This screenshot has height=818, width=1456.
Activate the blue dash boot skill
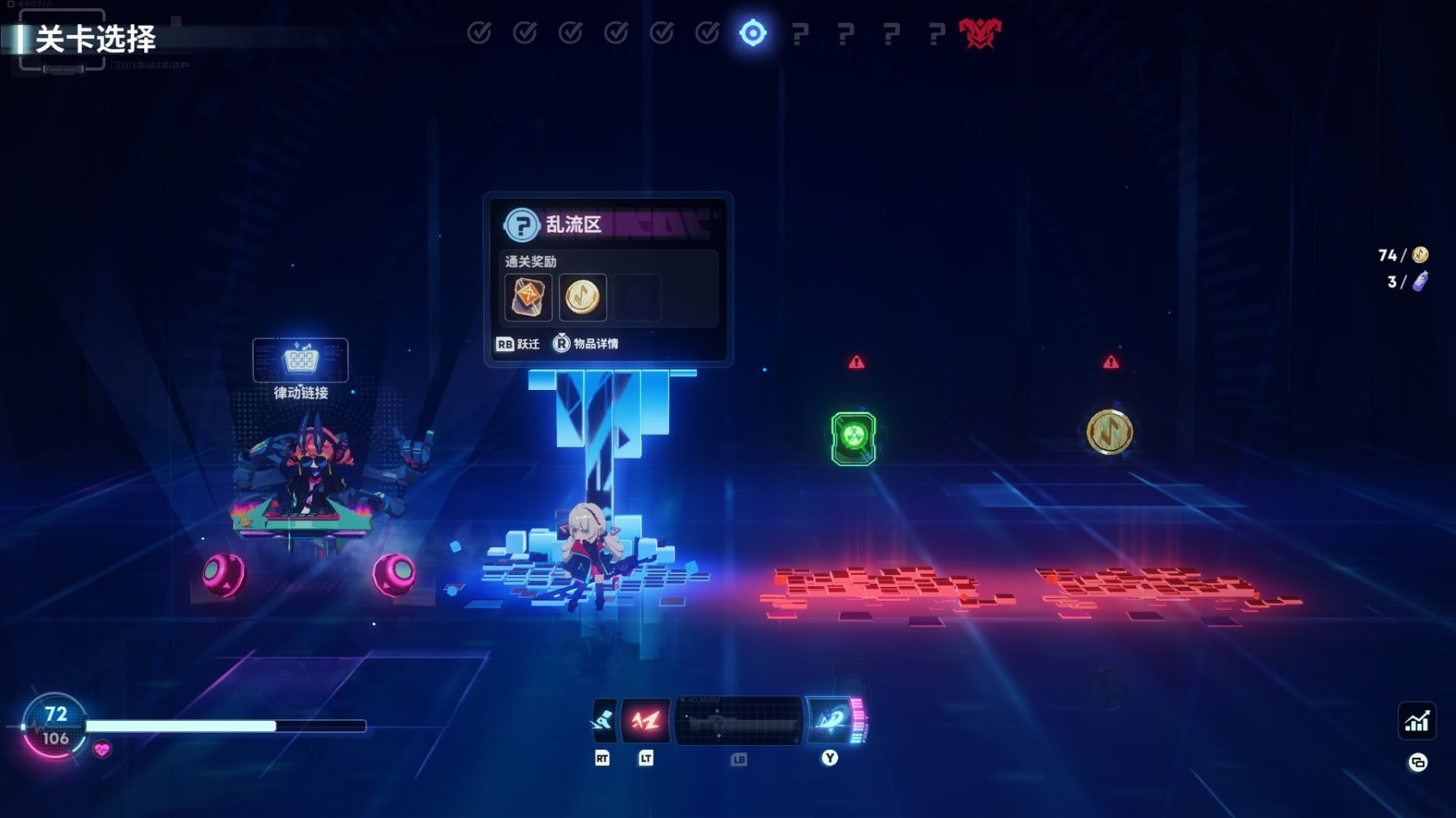click(602, 720)
